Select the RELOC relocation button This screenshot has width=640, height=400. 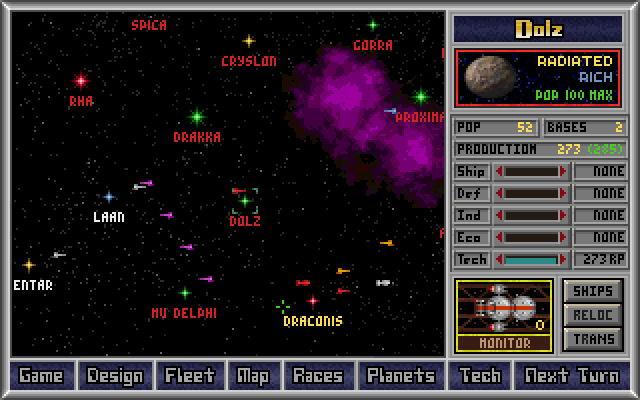tap(593, 315)
